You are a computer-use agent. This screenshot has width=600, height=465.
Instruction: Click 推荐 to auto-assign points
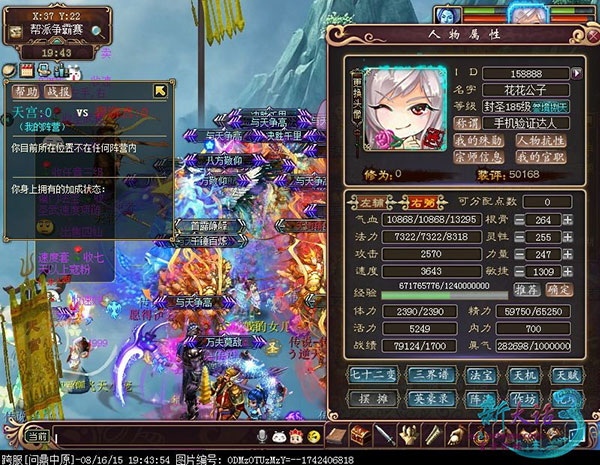point(527,290)
